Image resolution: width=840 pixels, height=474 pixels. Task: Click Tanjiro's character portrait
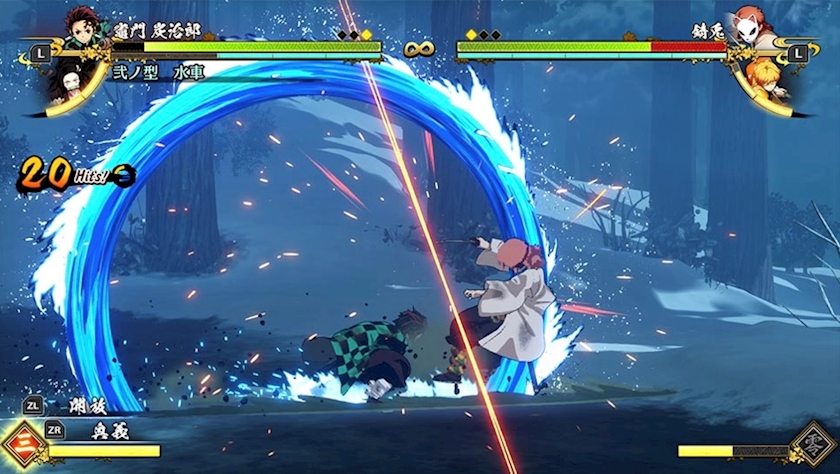click(x=84, y=28)
